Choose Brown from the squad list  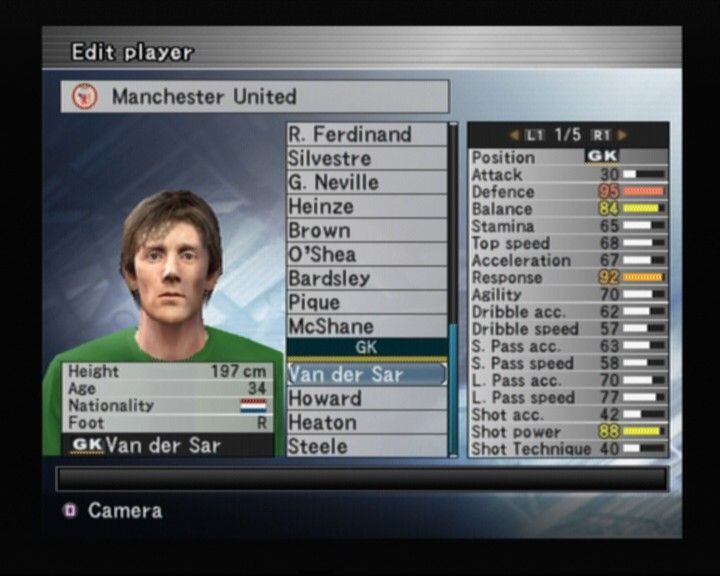pyautogui.click(x=365, y=230)
